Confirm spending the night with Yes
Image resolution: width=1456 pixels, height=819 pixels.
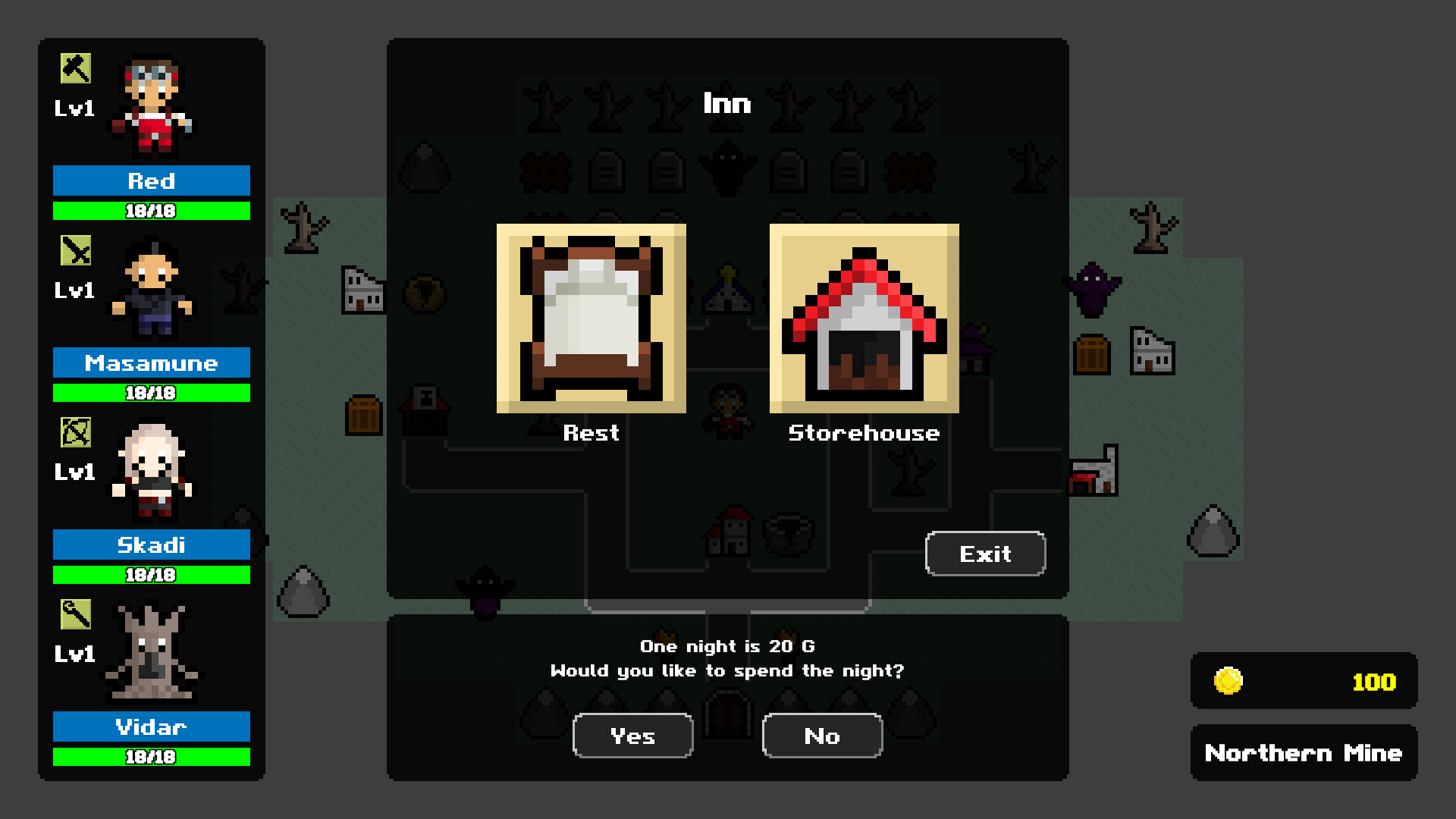point(632,736)
